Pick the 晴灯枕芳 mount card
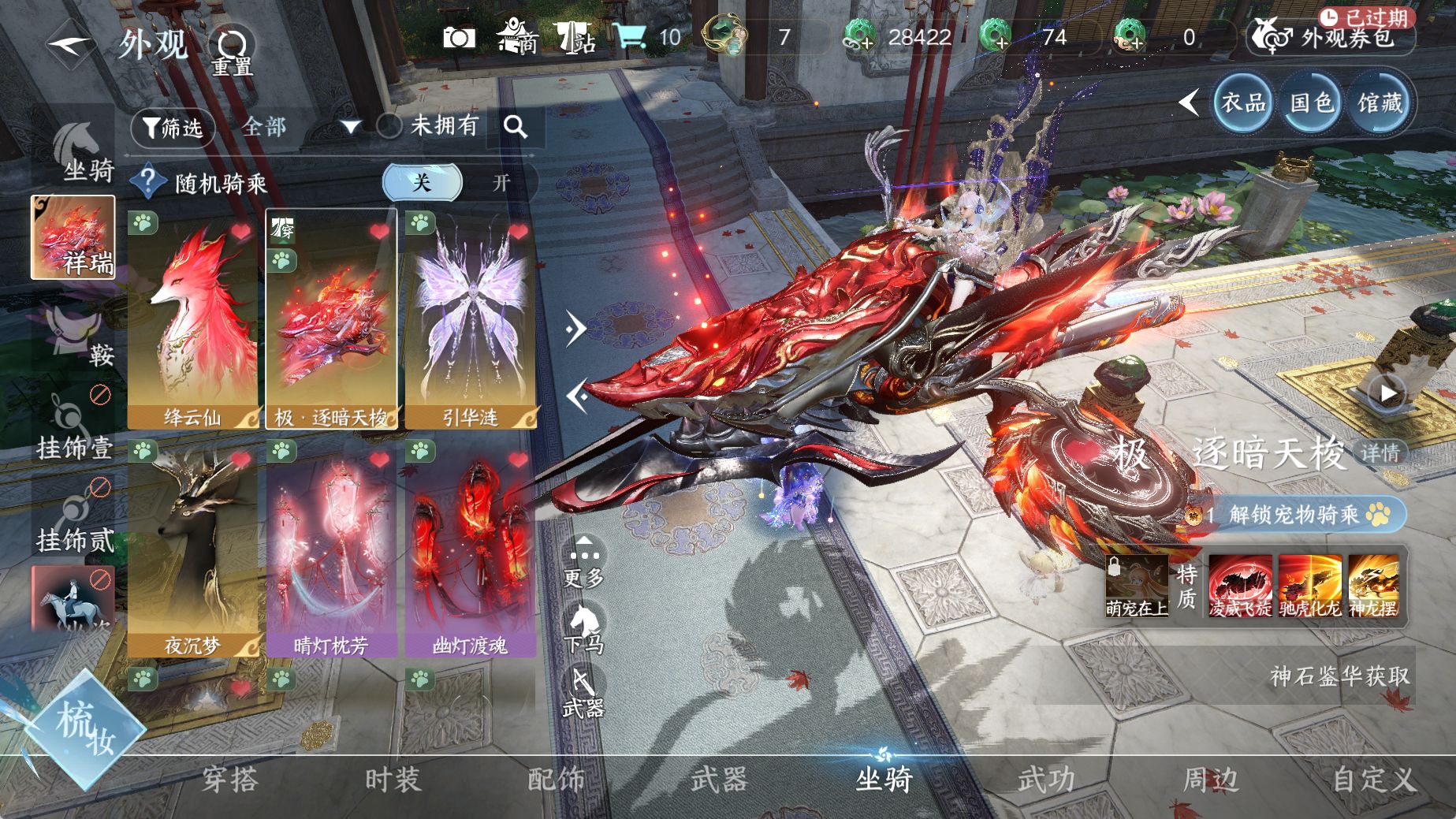1456x819 pixels. pyautogui.click(x=331, y=548)
